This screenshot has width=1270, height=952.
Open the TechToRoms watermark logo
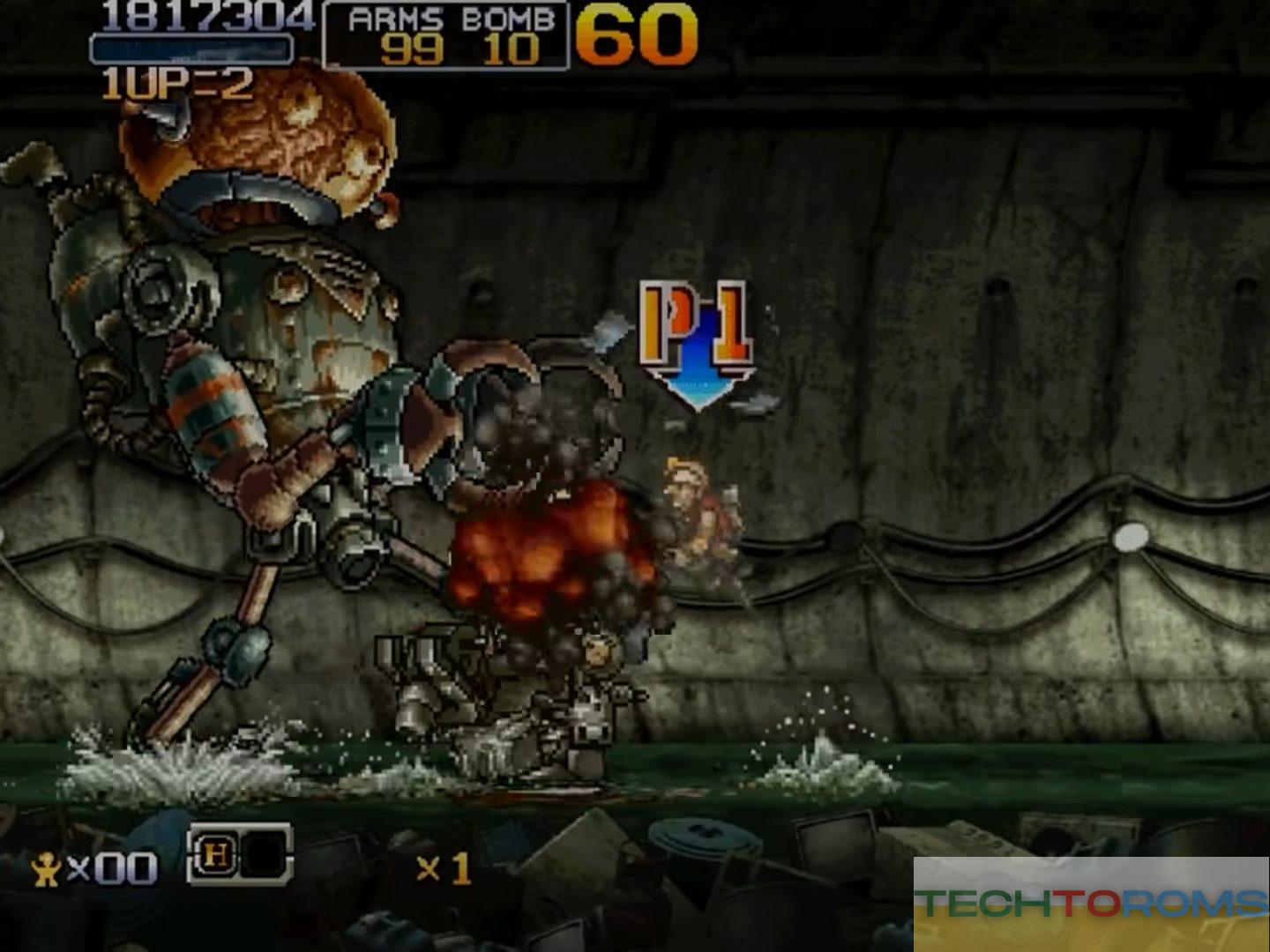point(1091,904)
